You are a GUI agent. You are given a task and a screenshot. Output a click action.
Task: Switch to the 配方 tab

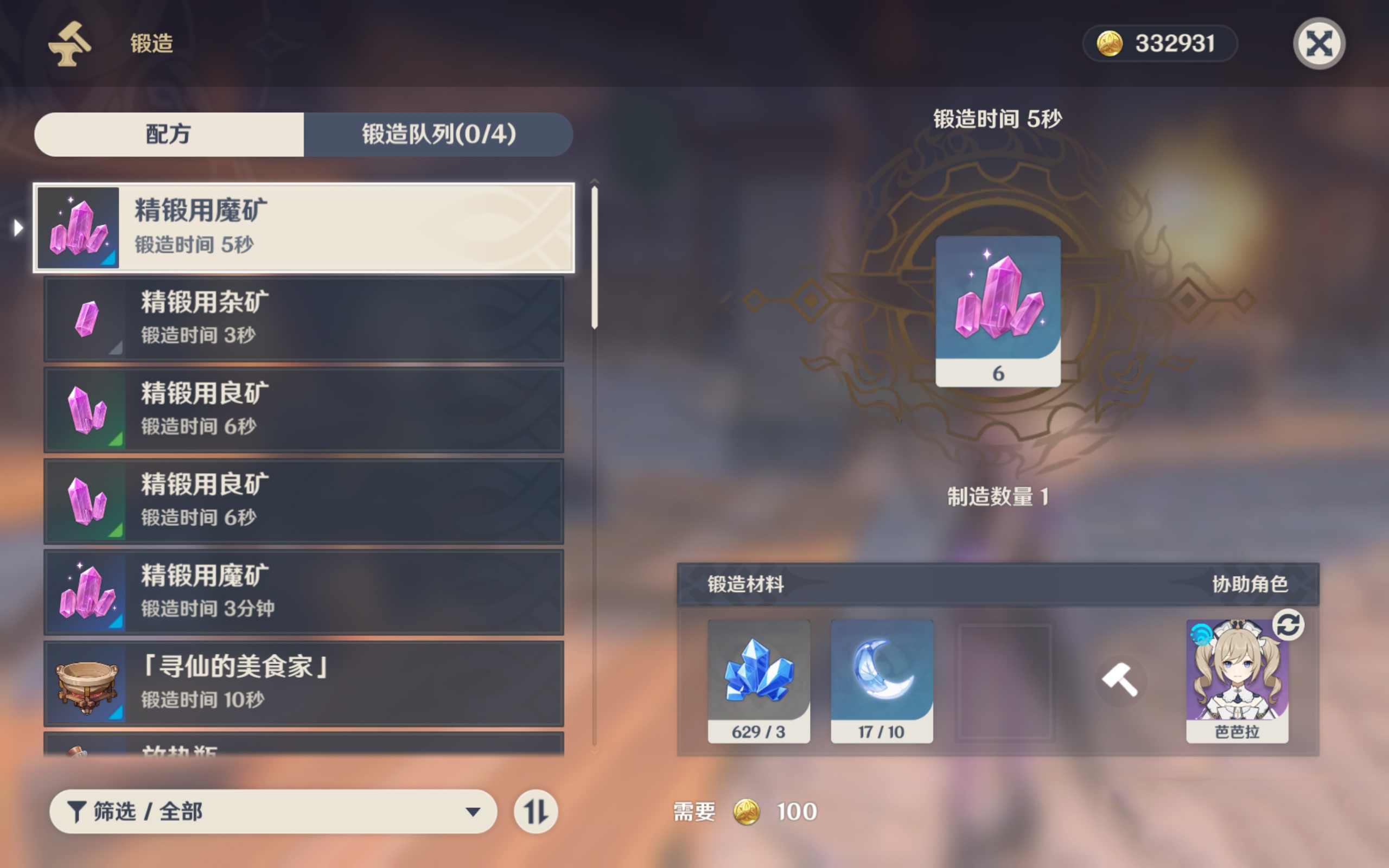169,135
